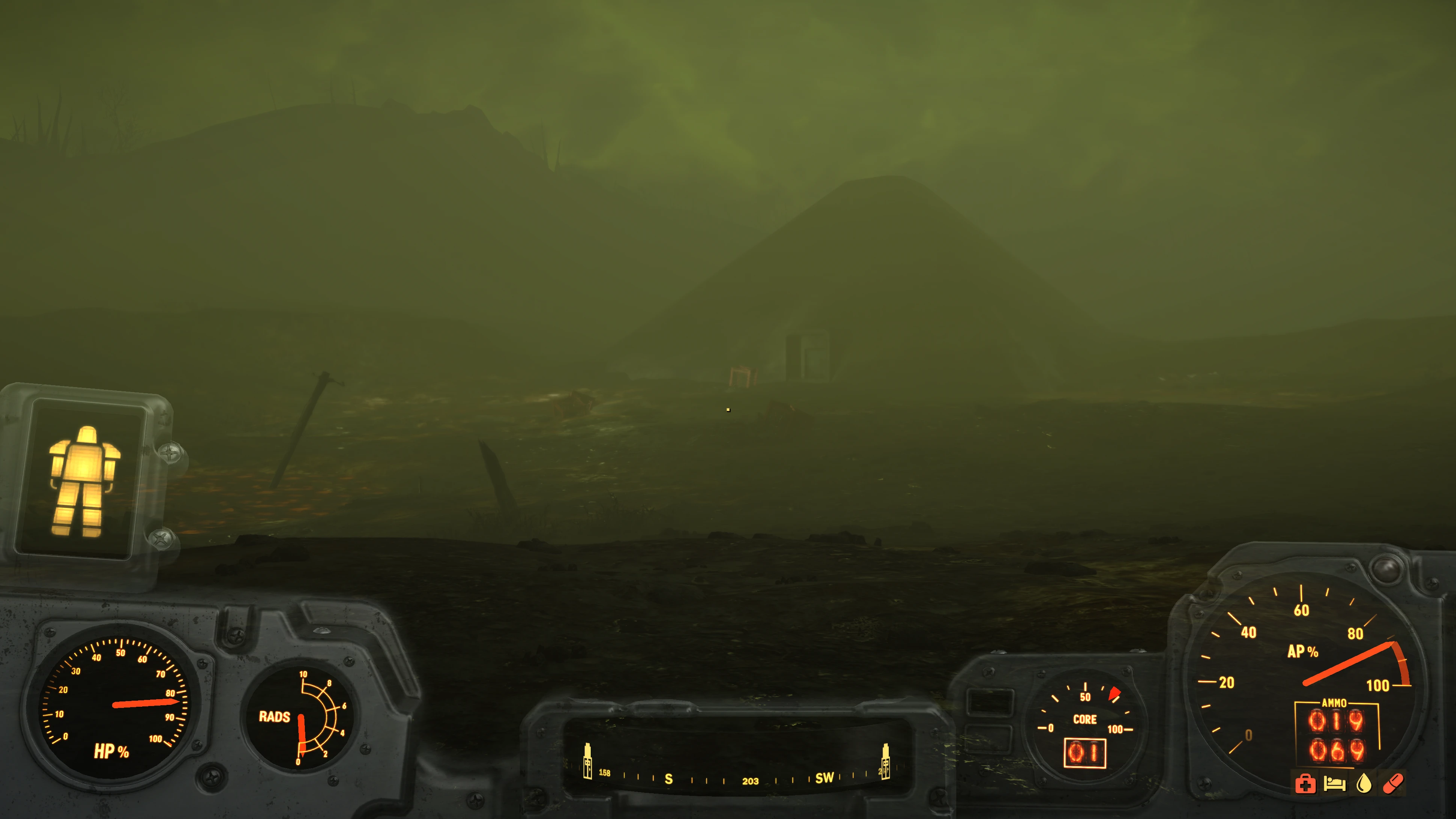
Task: Click the compass strip at heading 203
Action: (750, 781)
